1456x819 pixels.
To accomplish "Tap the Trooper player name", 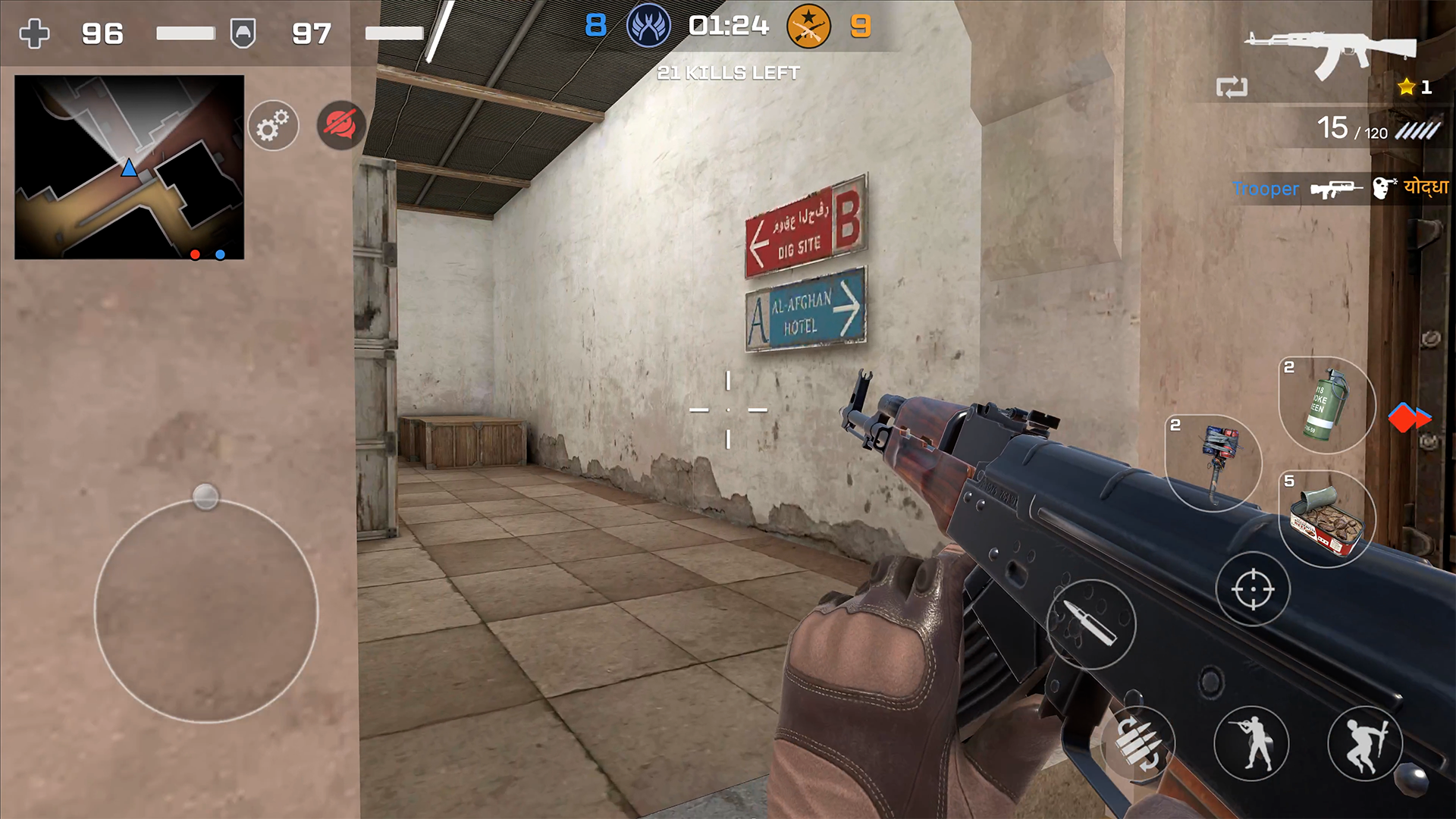I will (1266, 190).
